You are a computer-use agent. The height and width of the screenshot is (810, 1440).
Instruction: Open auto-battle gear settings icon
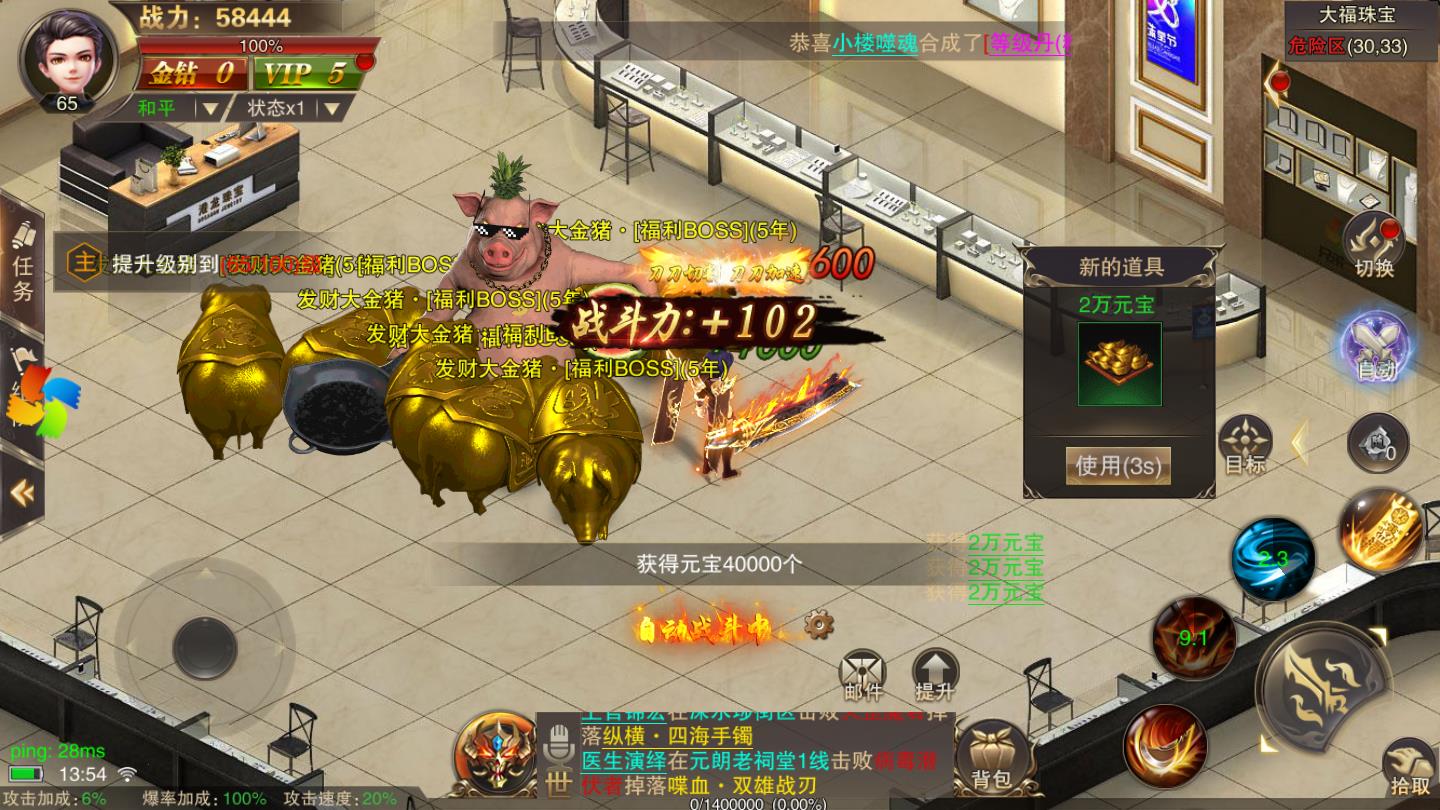[x=818, y=626]
